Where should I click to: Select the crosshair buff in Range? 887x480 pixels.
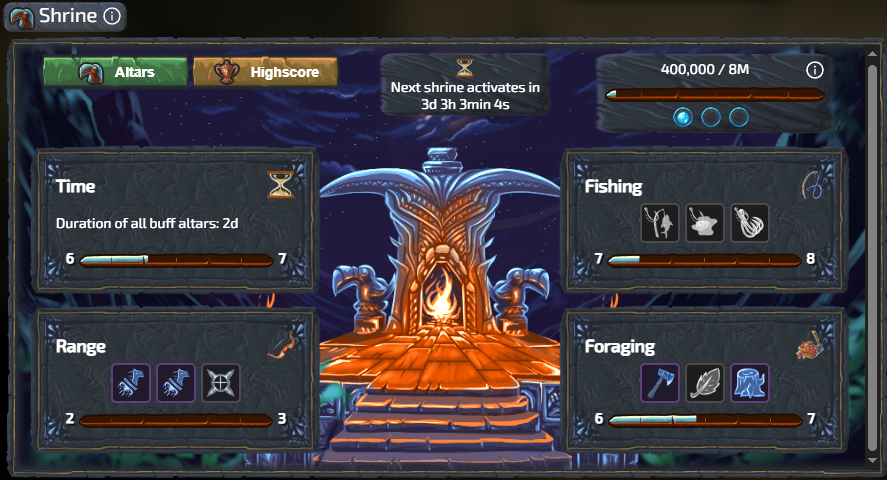(x=221, y=382)
